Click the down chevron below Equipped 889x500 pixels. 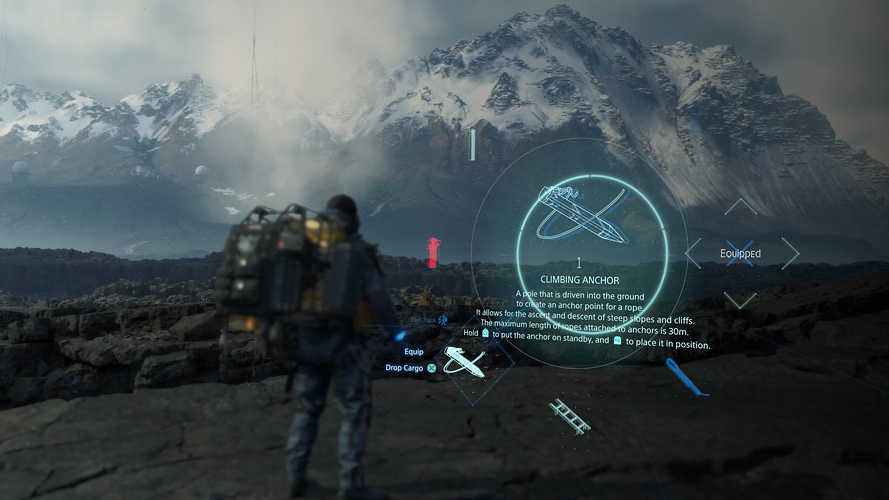(x=741, y=300)
